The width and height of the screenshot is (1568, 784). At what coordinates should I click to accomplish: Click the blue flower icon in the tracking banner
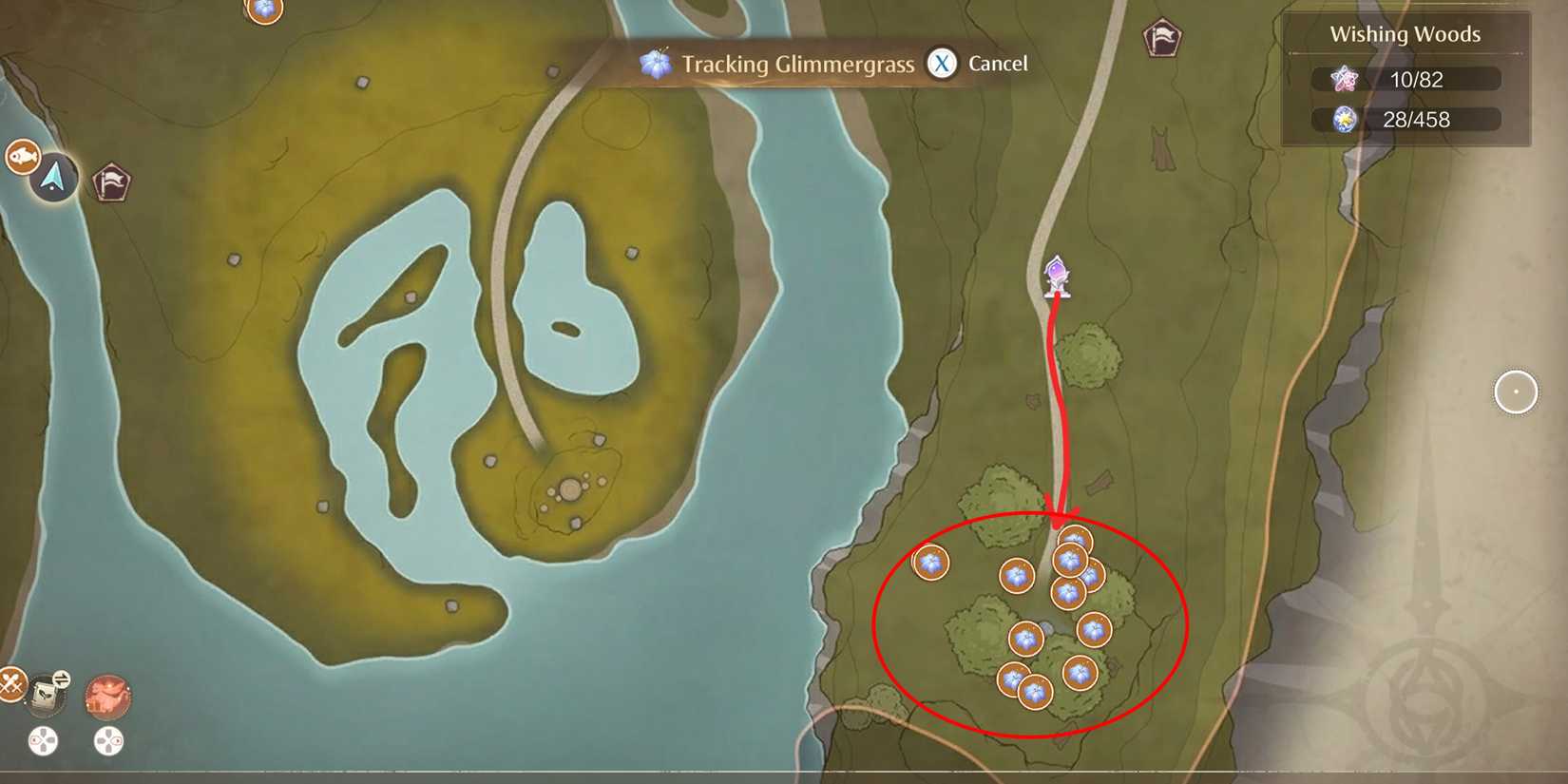[x=654, y=64]
